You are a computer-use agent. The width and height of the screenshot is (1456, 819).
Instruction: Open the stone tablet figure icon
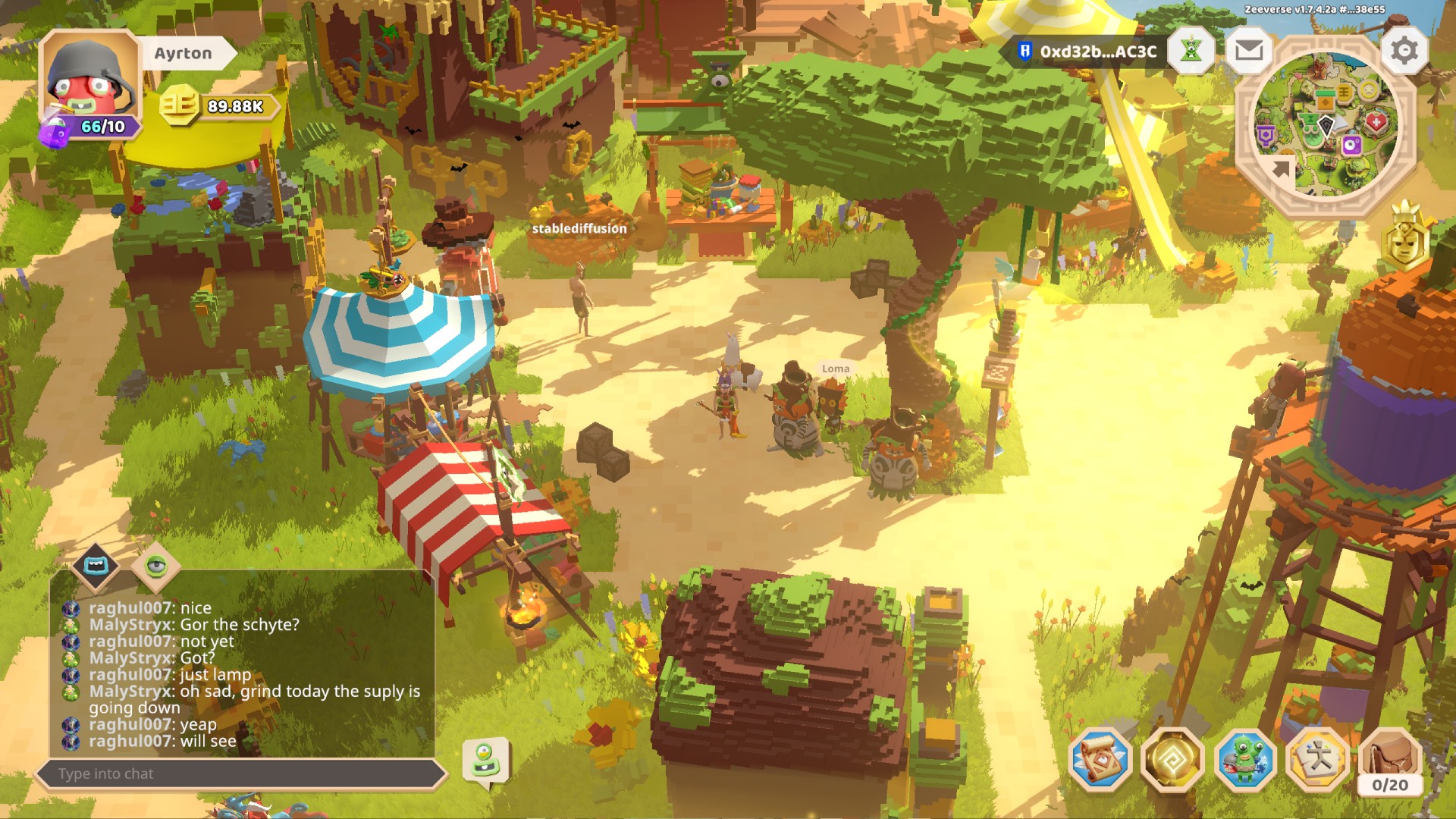pyautogui.click(x=1317, y=760)
